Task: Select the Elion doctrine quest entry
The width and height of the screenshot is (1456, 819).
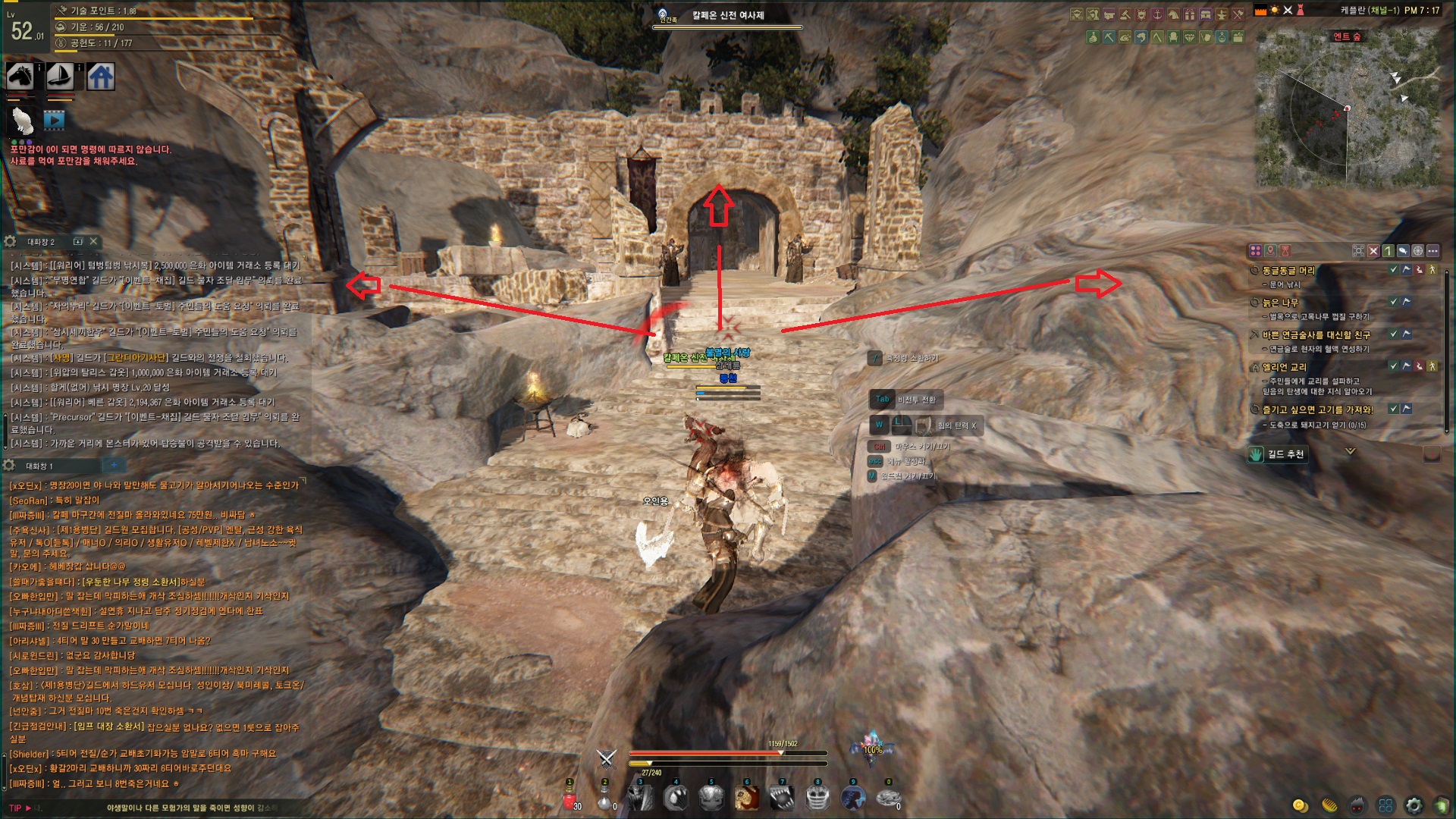Action: (x=1283, y=367)
